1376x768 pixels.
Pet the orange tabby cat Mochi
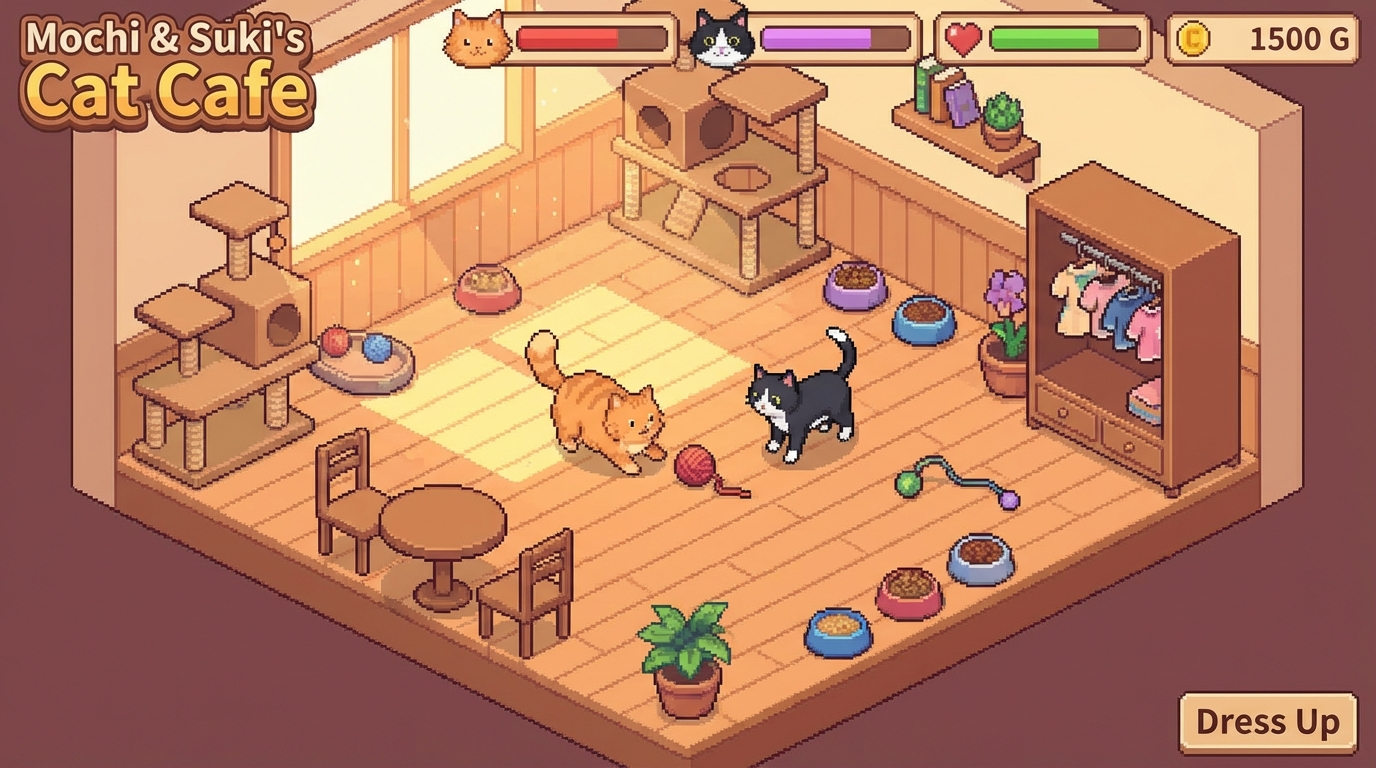(x=588, y=400)
